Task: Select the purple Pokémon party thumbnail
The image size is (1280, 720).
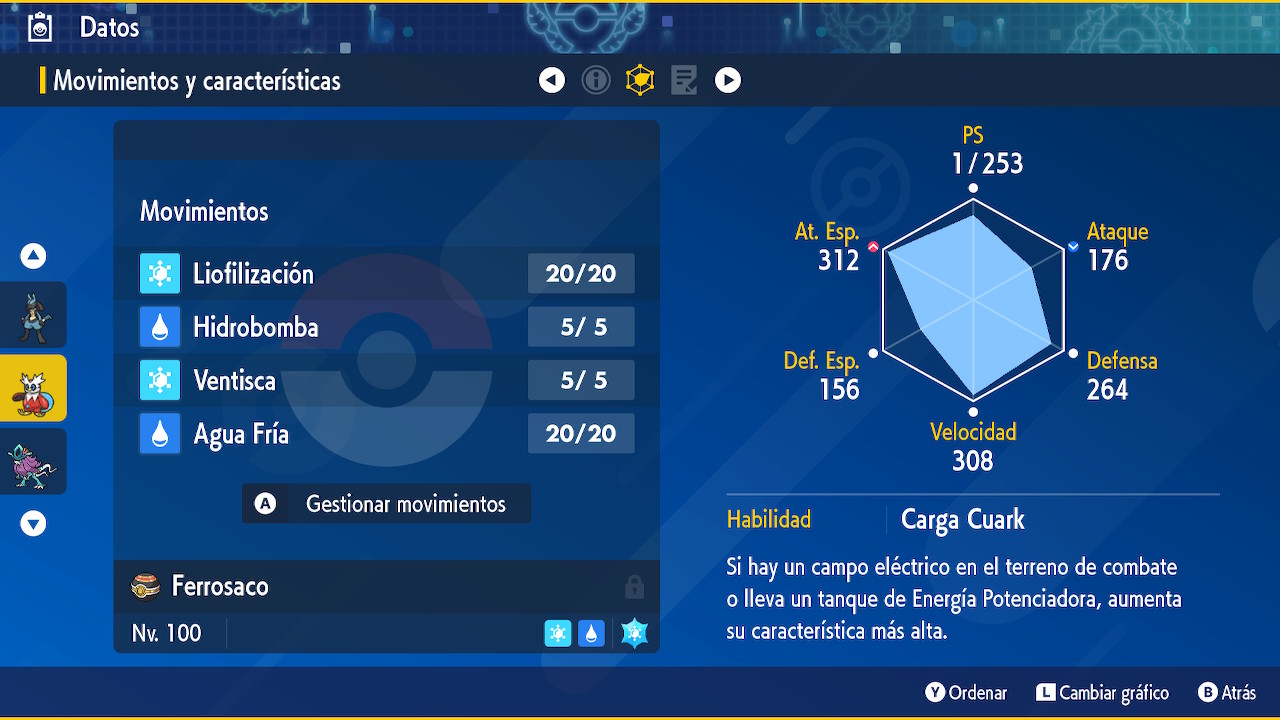Action: 34,461
